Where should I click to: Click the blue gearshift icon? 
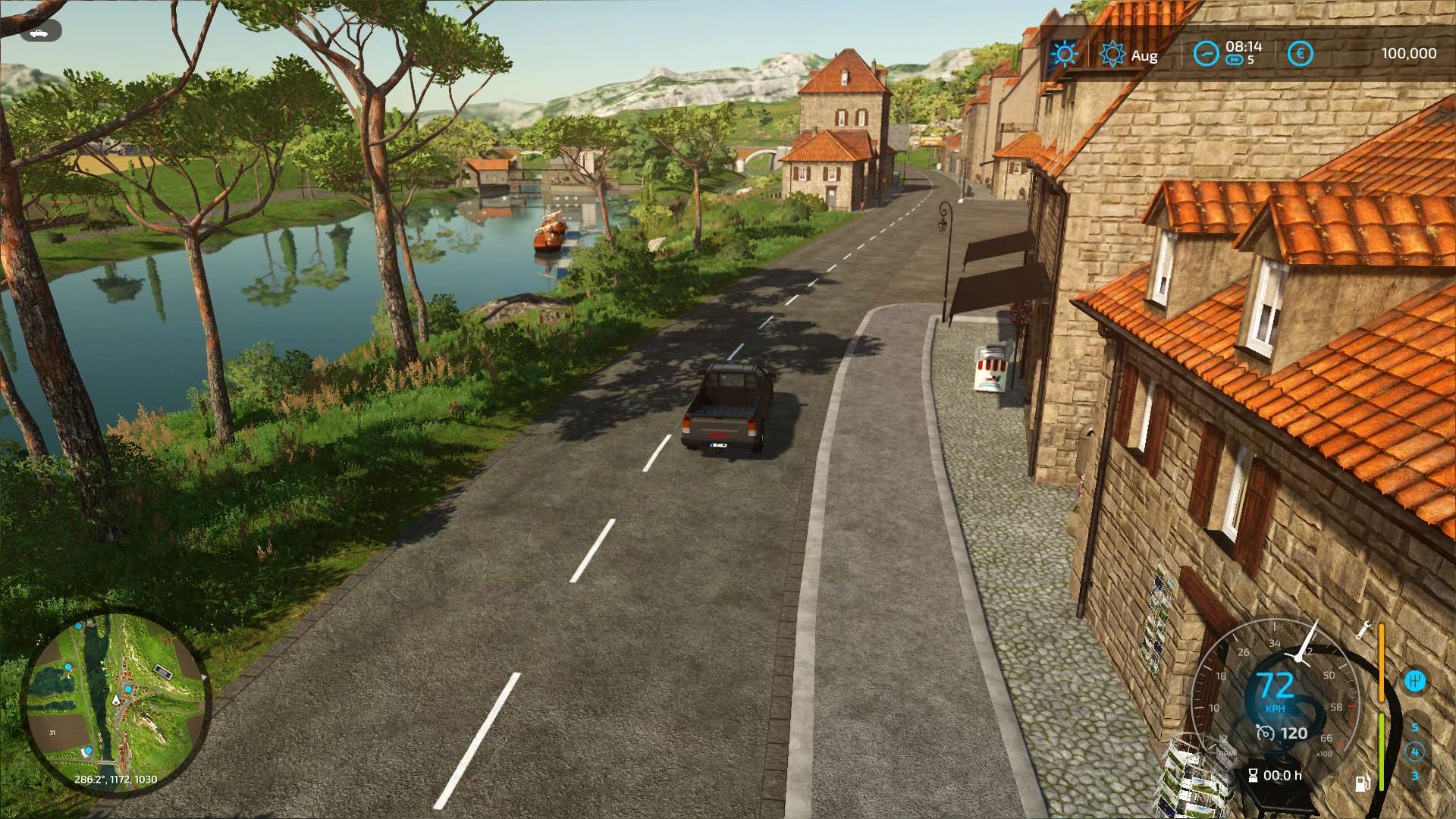click(x=1414, y=680)
